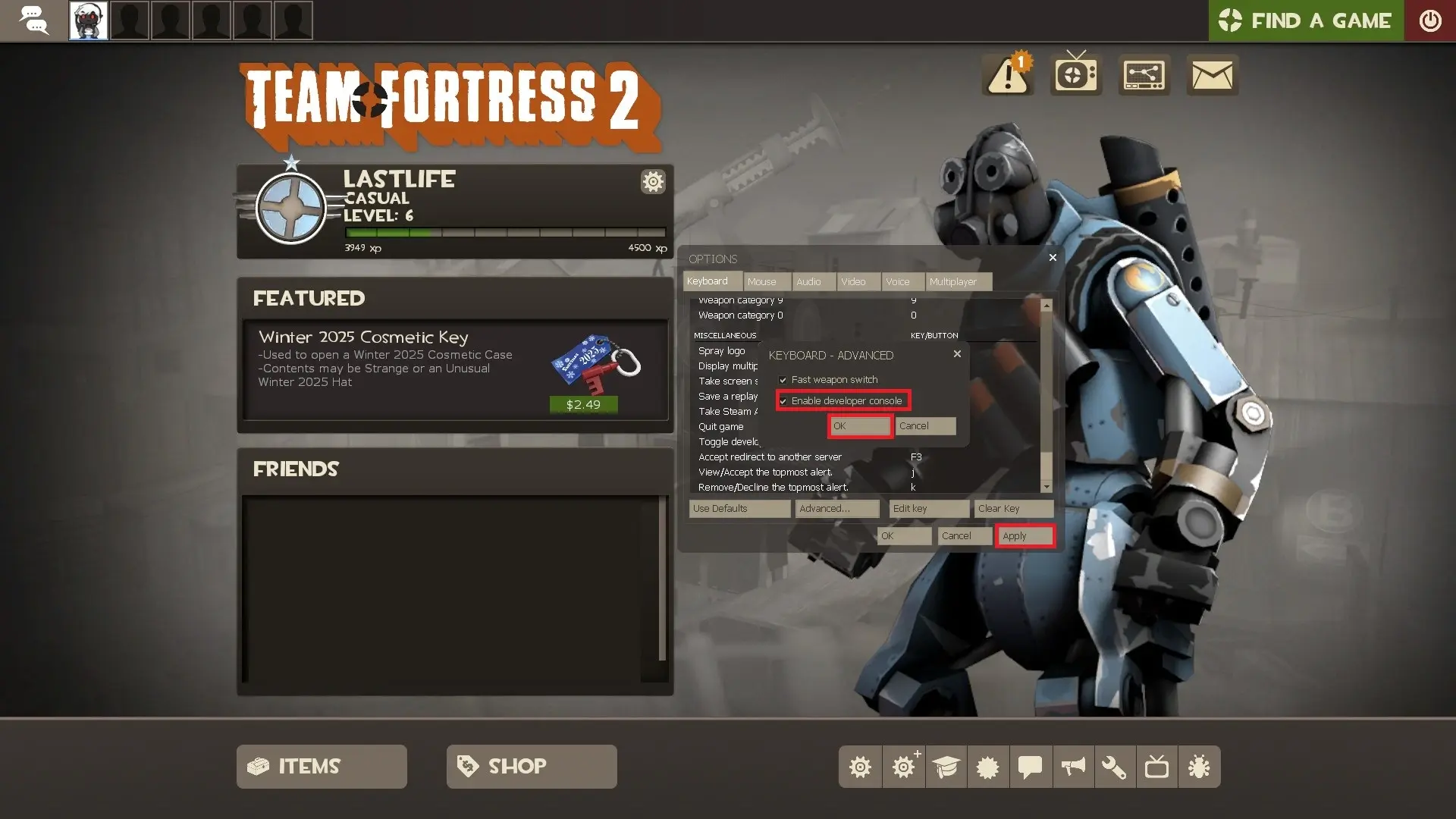Close the Options window
Screen dimensions: 1456x819
(x=1053, y=258)
